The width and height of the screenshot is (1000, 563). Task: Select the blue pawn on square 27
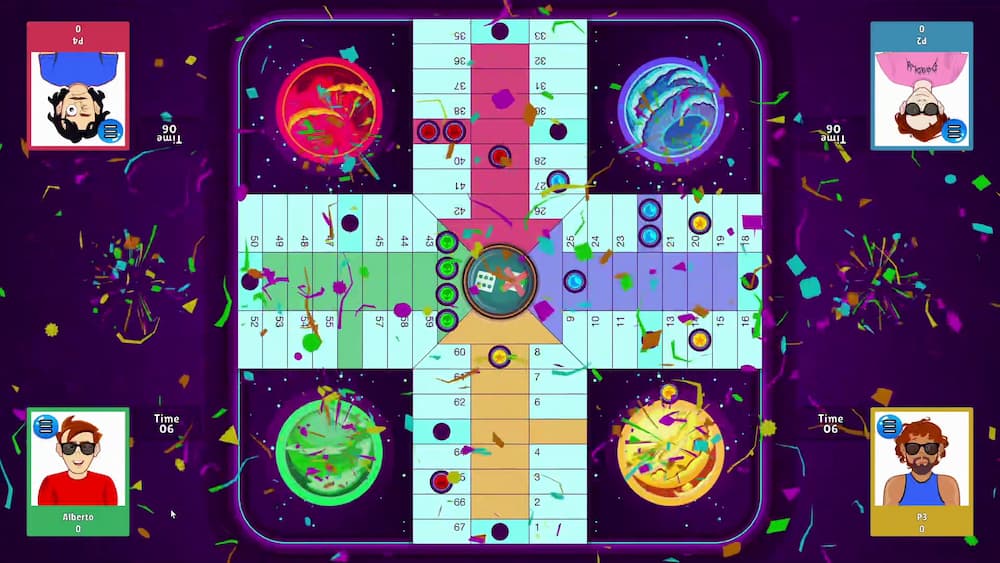(x=558, y=182)
